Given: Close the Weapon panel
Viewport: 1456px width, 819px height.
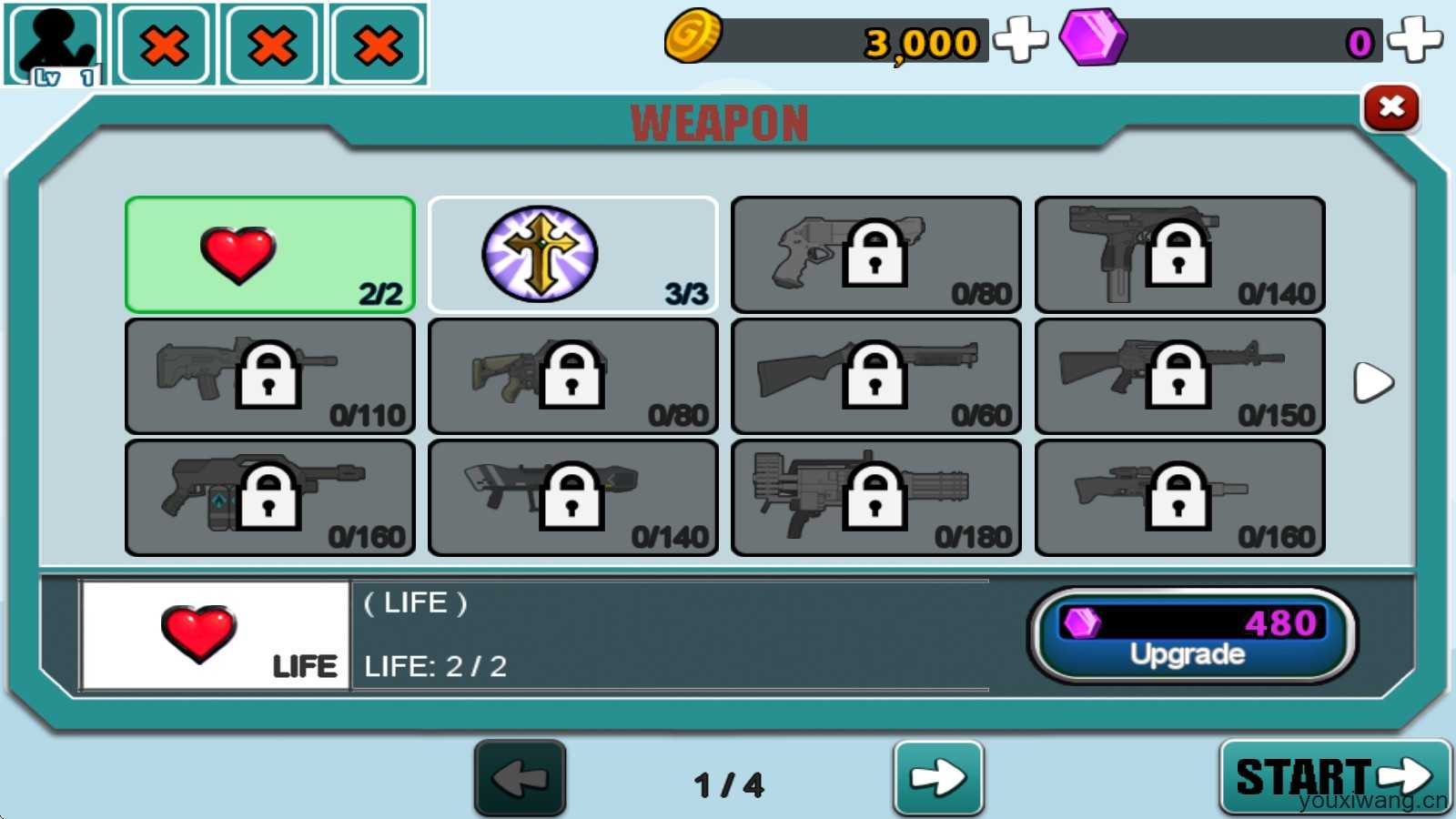Looking at the screenshot, I should [1390, 107].
